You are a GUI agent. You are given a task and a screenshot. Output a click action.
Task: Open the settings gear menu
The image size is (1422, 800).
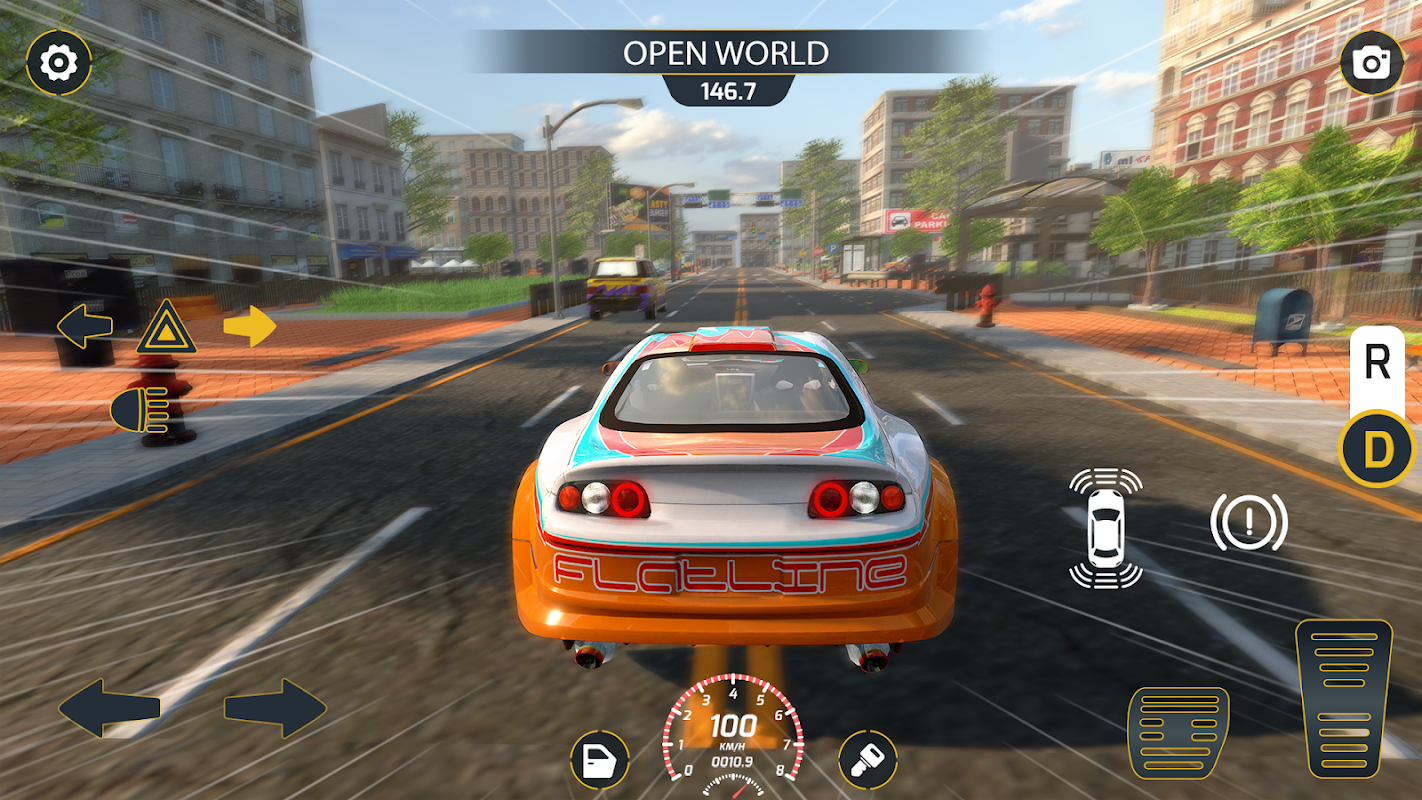59,63
